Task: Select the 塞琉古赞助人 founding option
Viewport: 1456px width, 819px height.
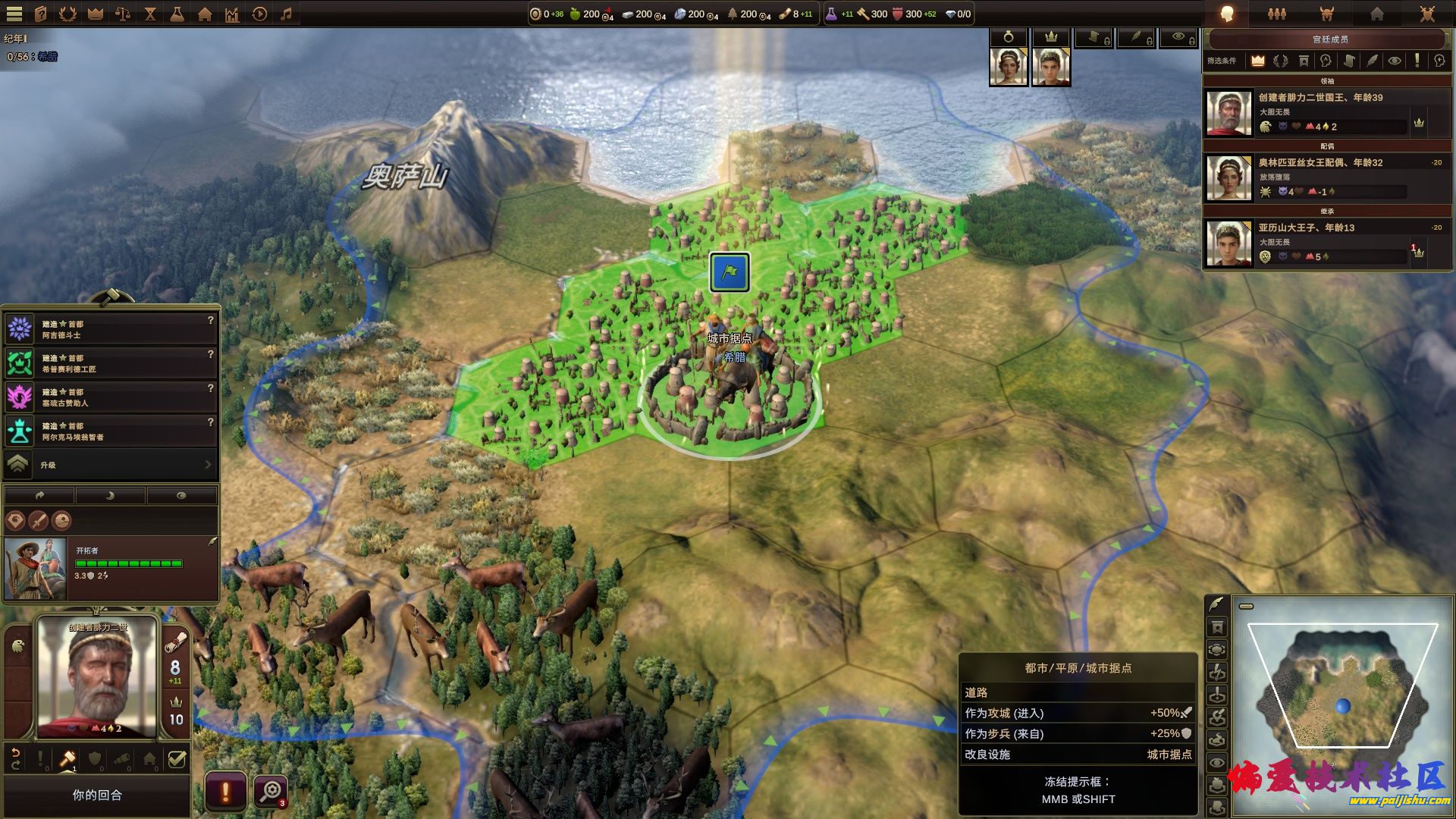Action: point(111,397)
